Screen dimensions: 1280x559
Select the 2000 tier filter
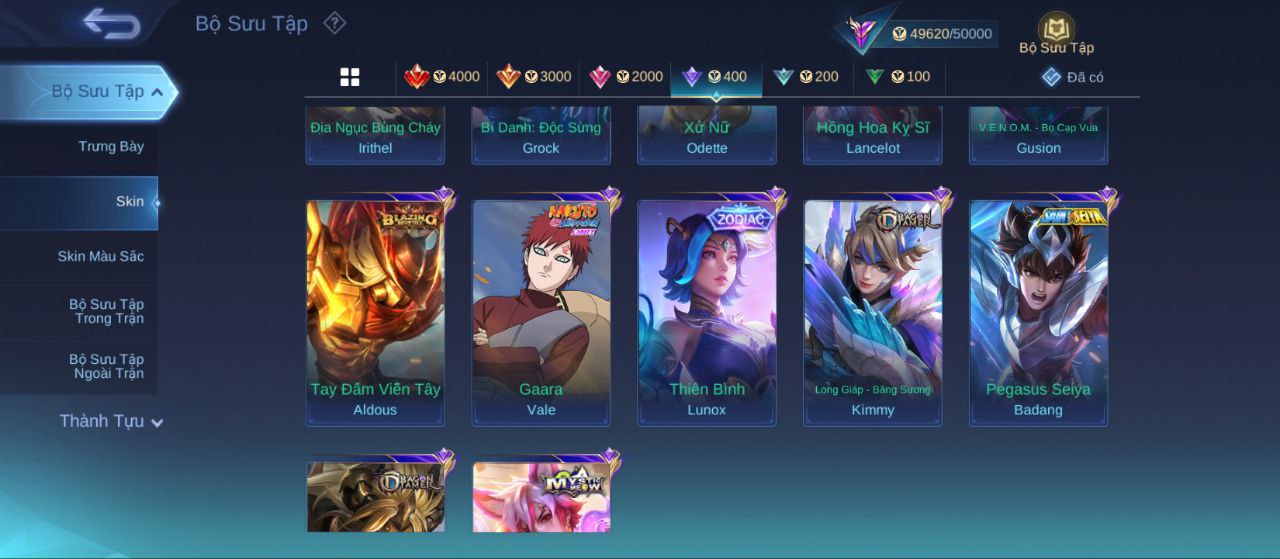pyautogui.click(x=625, y=77)
